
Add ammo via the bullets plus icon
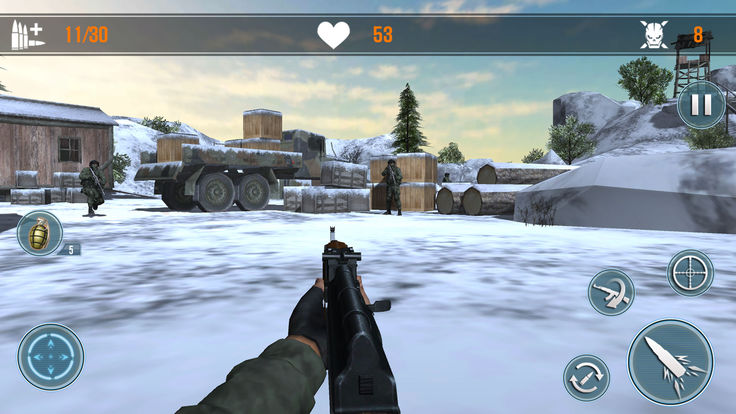pos(27,35)
